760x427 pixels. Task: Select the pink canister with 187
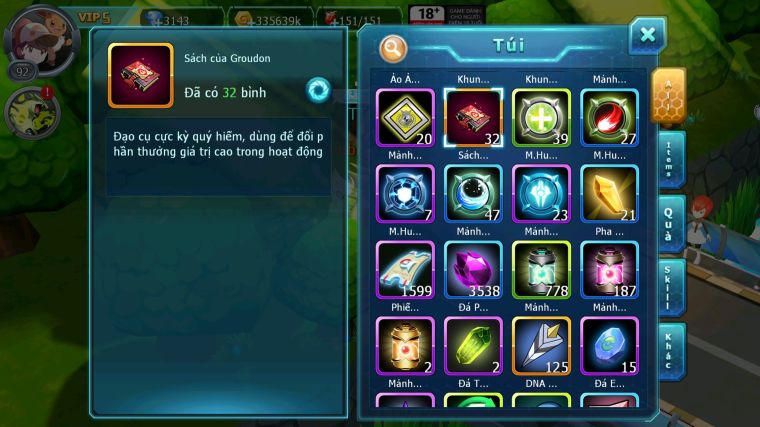[609, 270]
